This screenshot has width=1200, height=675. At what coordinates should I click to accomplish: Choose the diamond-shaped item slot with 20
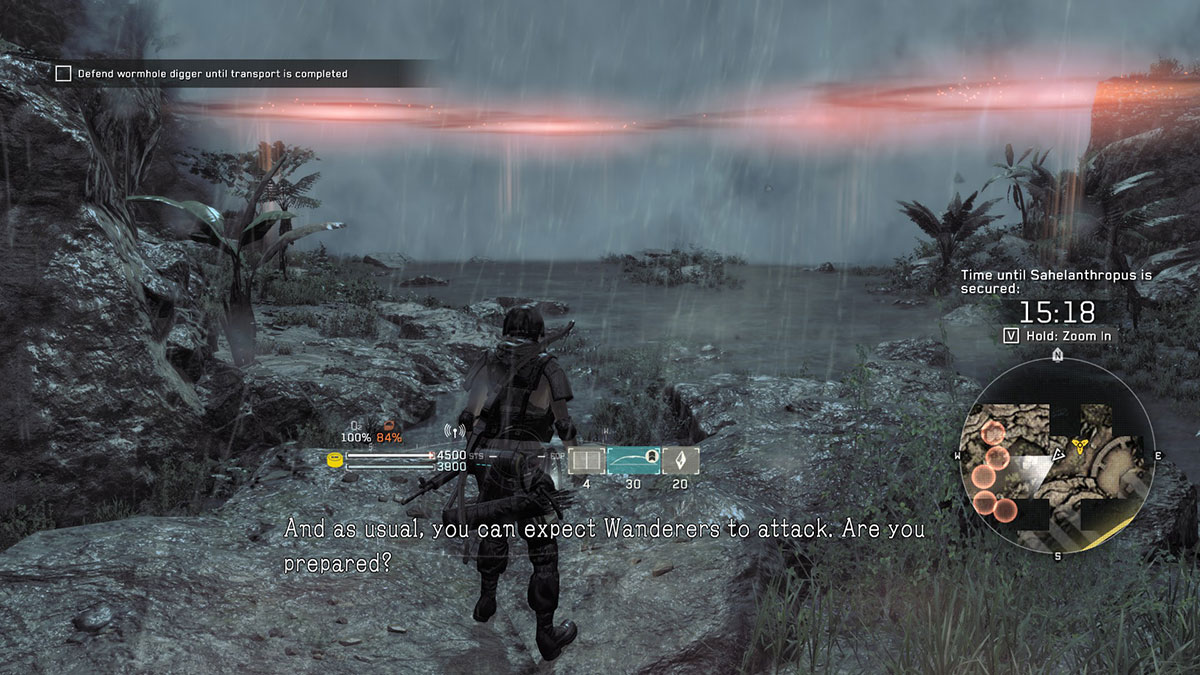click(680, 459)
